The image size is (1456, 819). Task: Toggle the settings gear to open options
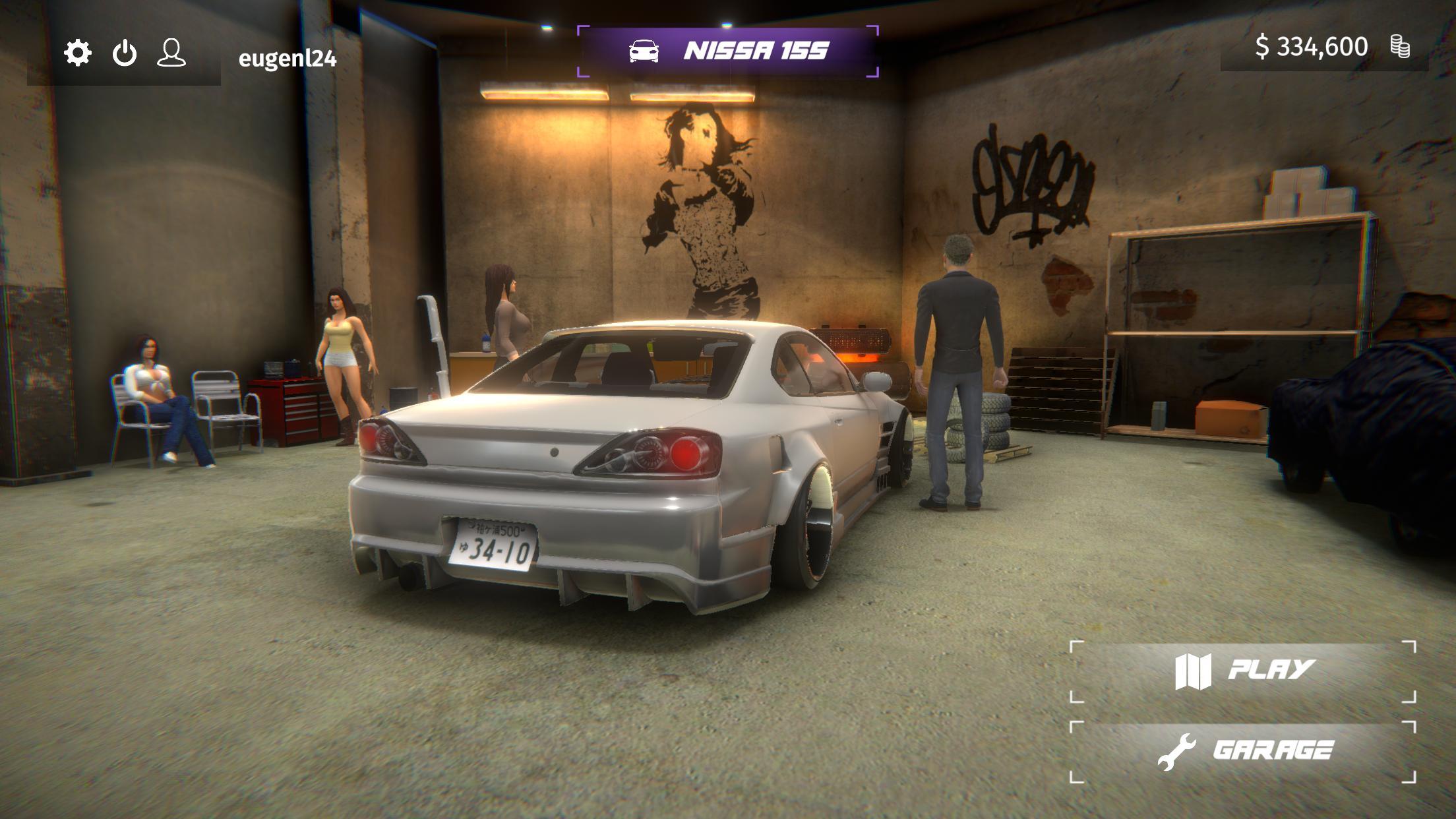77,51
